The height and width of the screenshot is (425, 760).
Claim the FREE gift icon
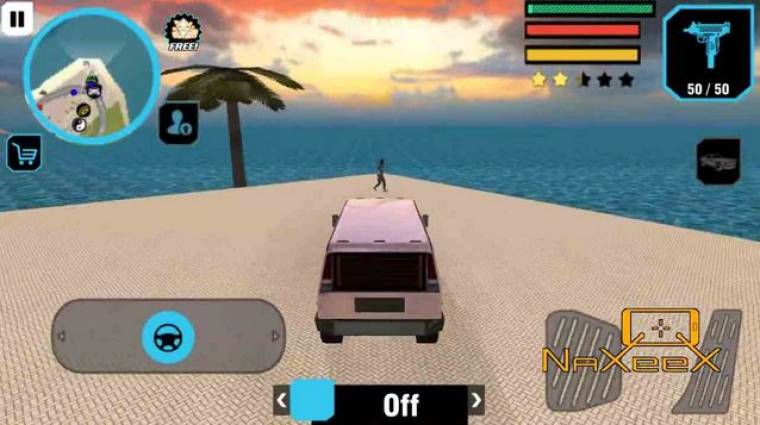[x=183, y=34]
